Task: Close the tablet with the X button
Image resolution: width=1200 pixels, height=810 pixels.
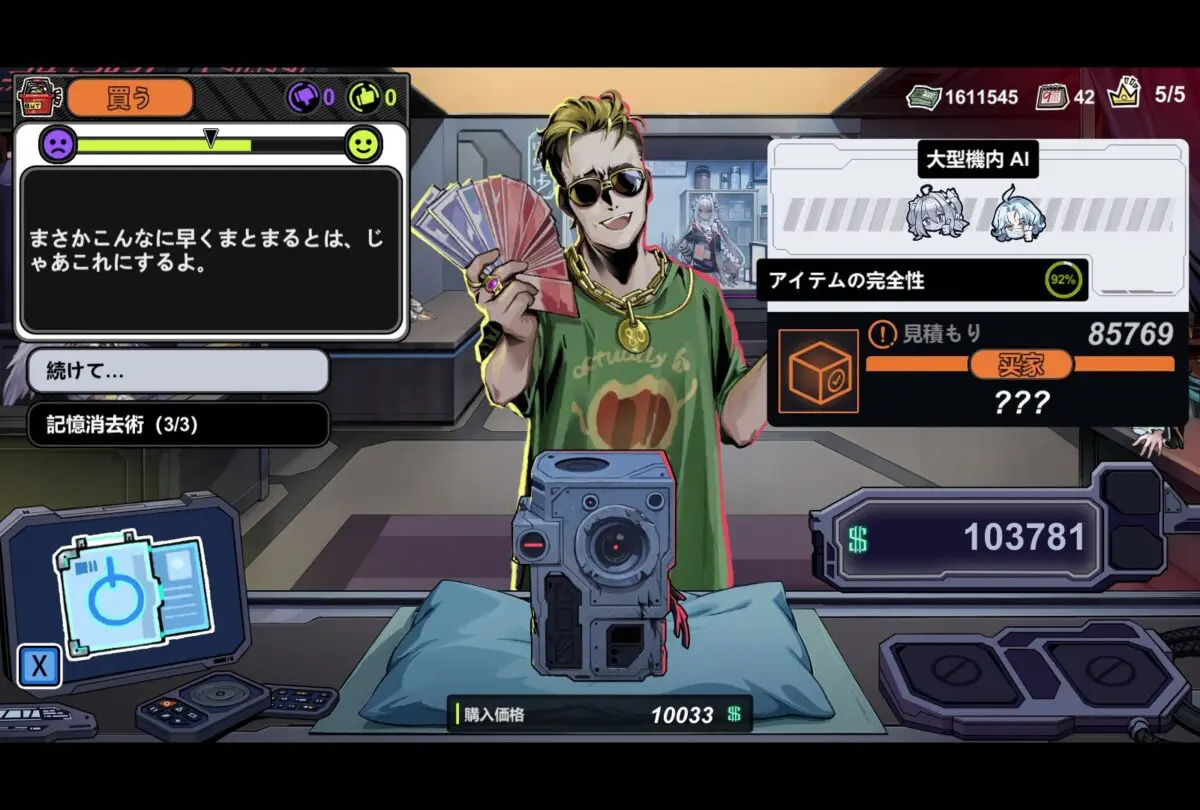Action: [x=39, y=667]
